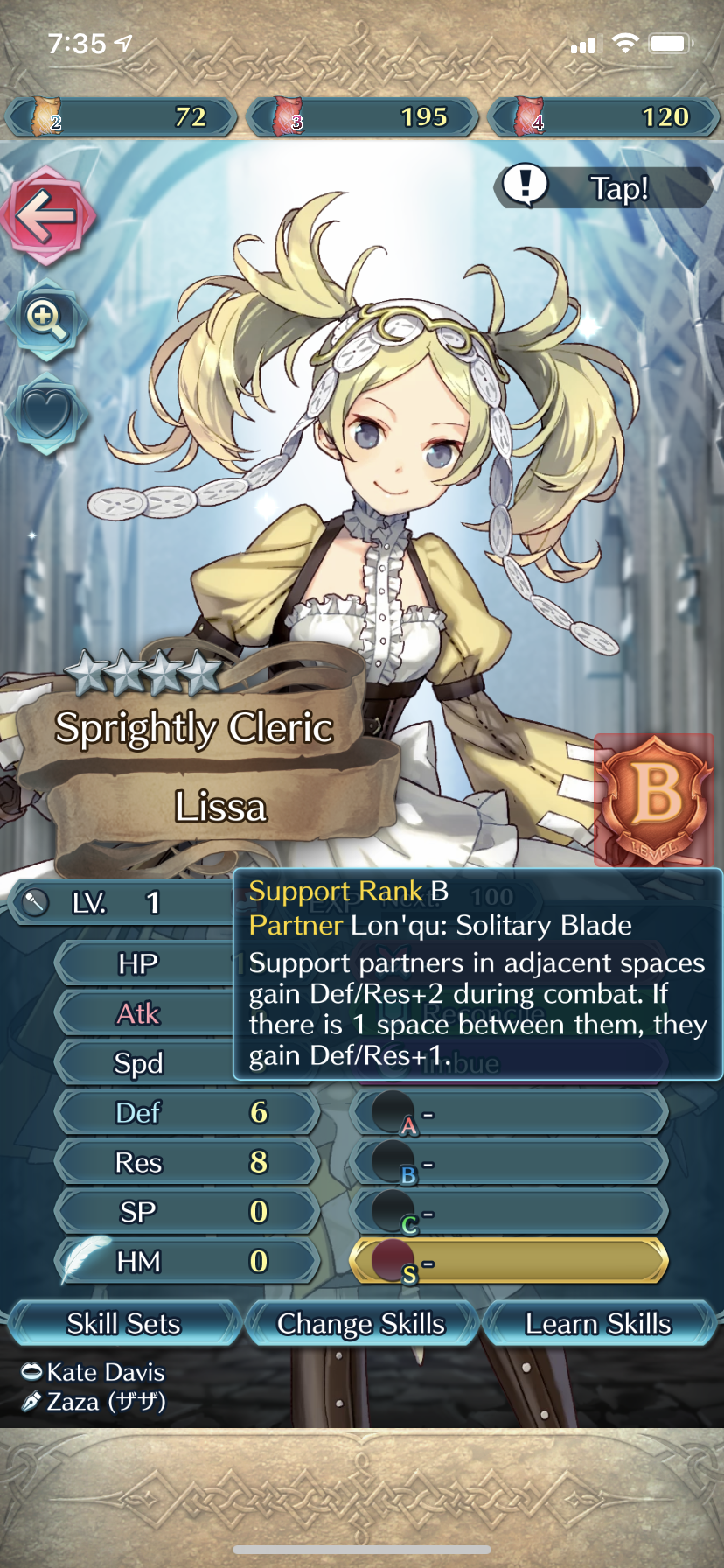Show details for the Atk stat
Image resolution: width=724 pixels, height=1568 pixels.
pos(140,1013)
